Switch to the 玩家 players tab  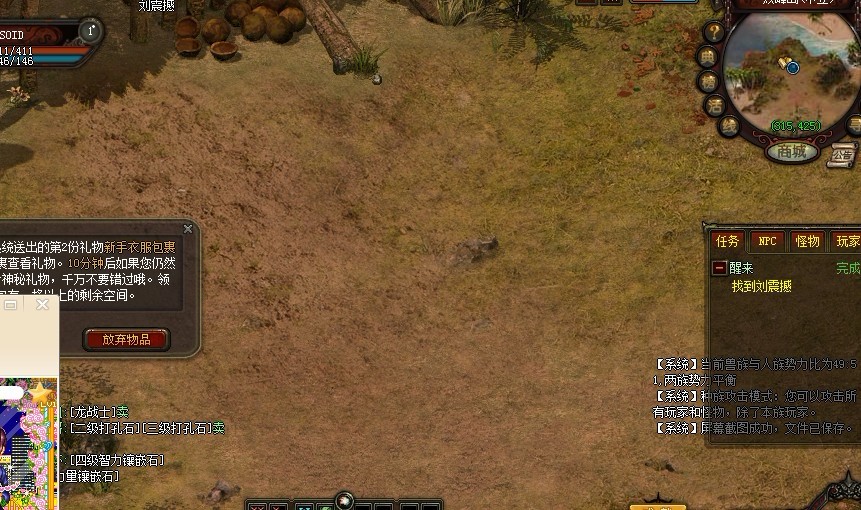pyautogui.click(x=848, y=241)
